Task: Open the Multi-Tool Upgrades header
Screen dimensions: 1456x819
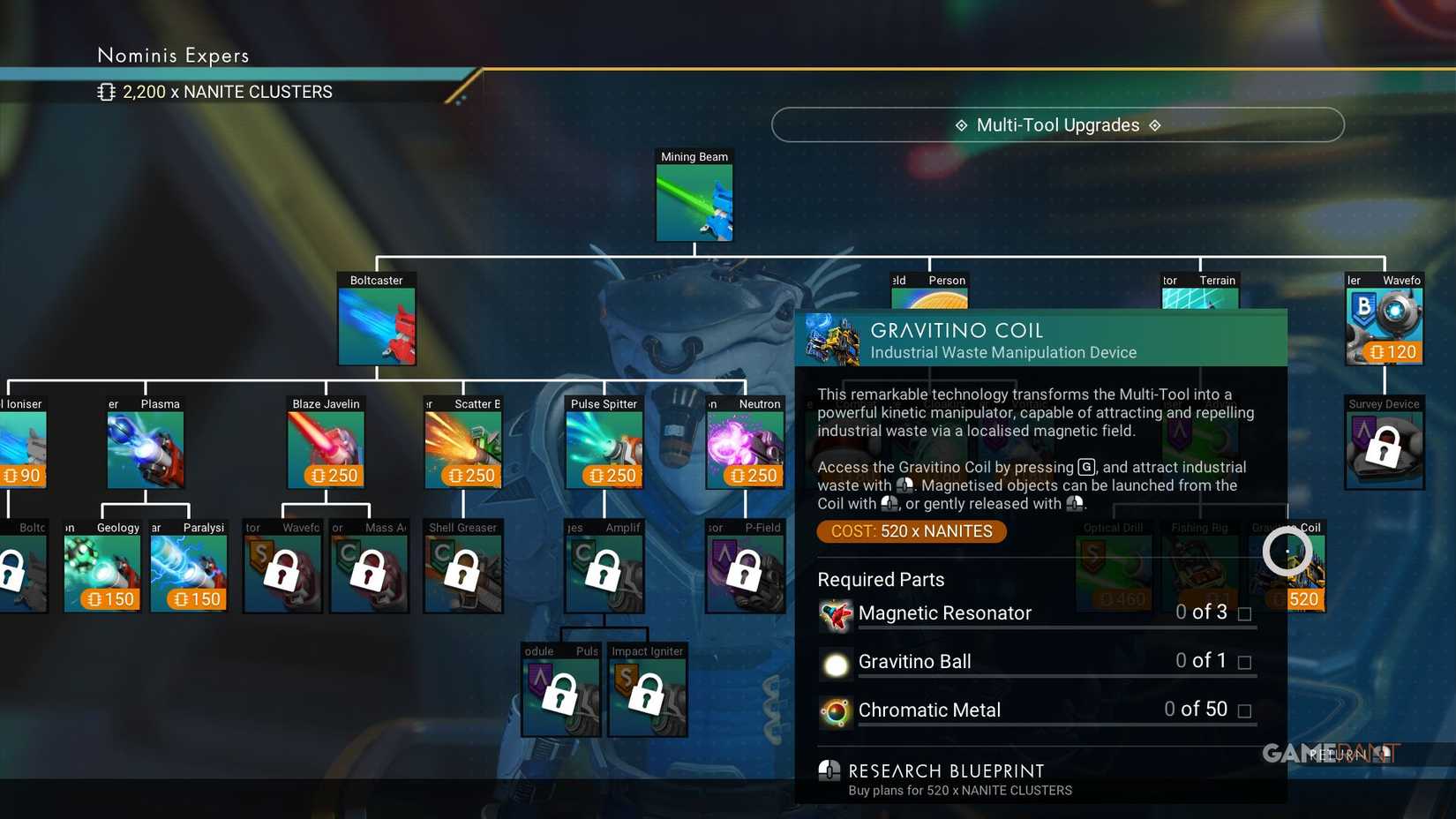Action: click(1057, 124)
